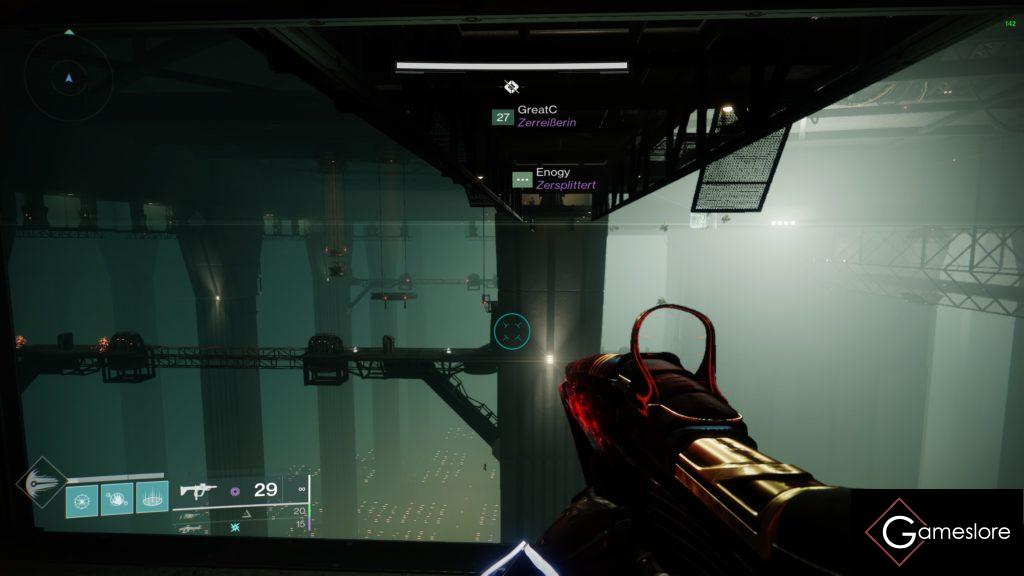Activate the class ability rift icon
The height and width of the screenshot is (576, 1024).
pos(152,497)
